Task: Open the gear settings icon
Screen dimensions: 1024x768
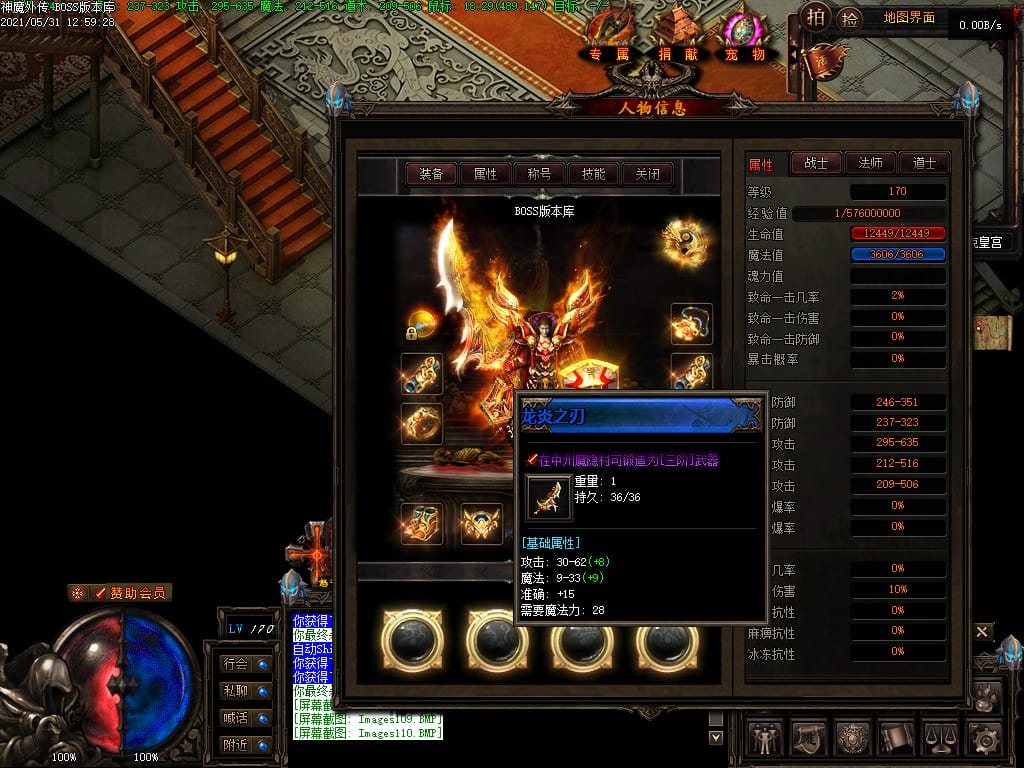Action: [984, 739]
